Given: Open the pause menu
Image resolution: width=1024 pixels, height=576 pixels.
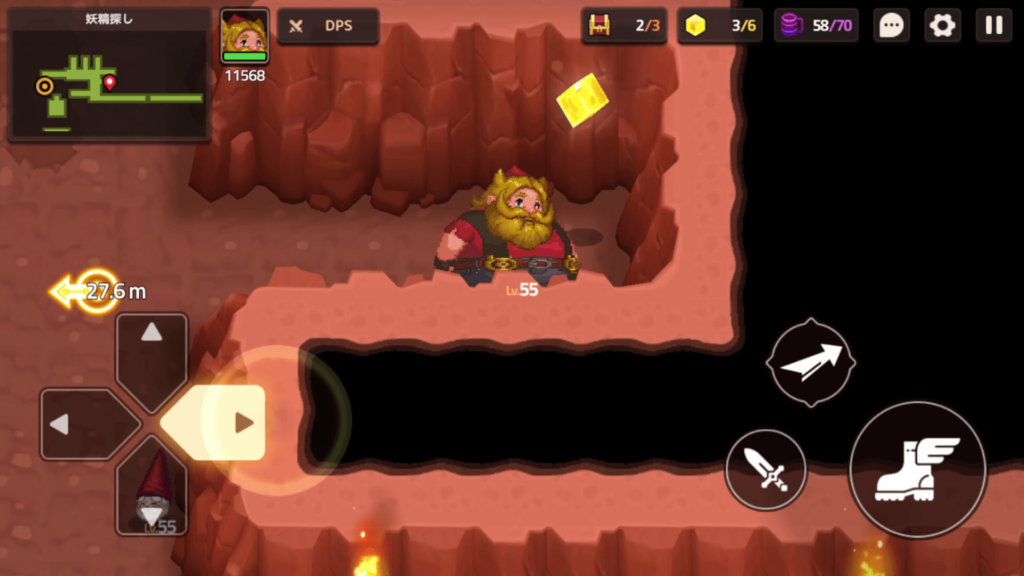Looking at the screenshot, I should (994, 26).
